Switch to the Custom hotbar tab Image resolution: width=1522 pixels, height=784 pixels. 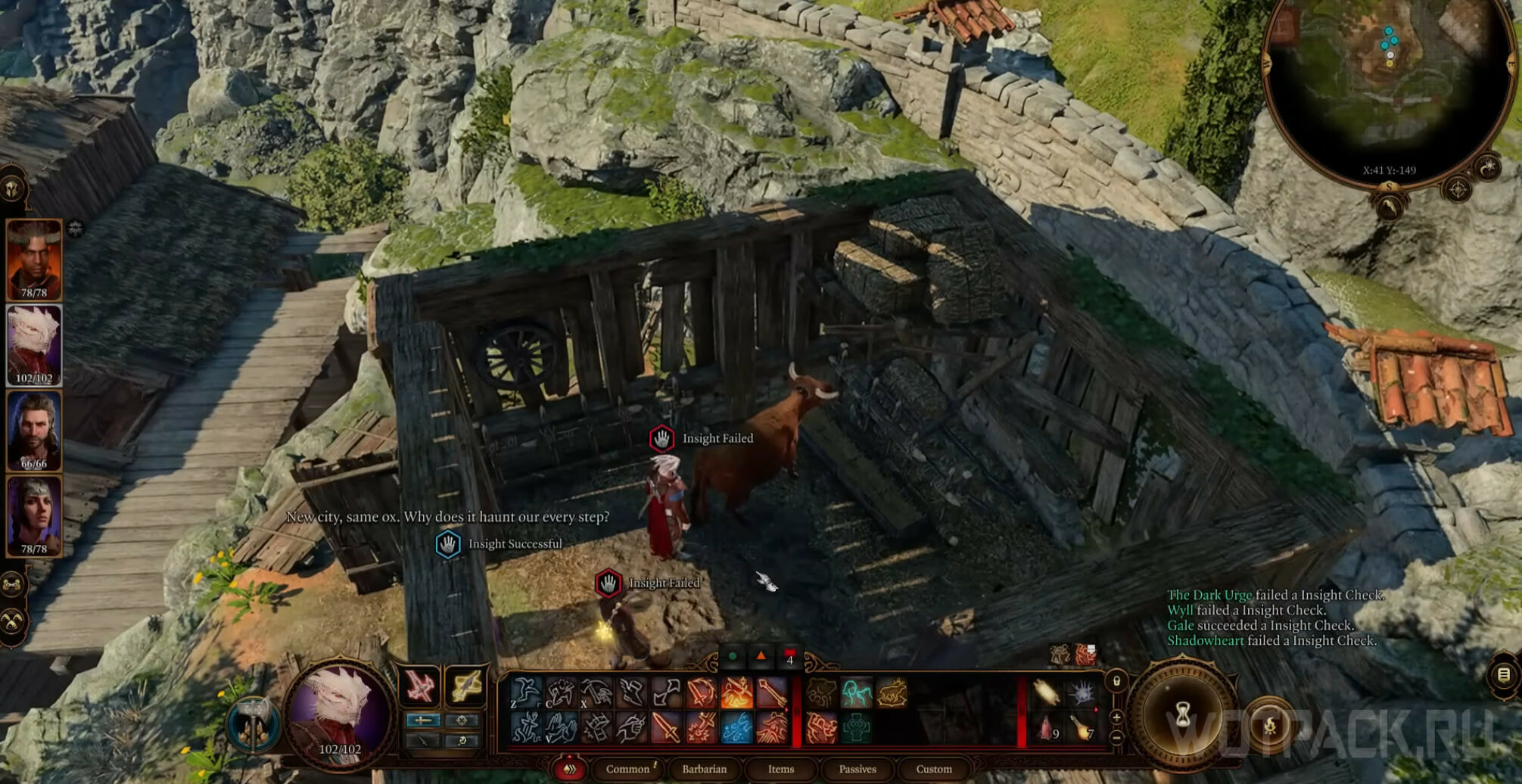click(x=934, y=769)
